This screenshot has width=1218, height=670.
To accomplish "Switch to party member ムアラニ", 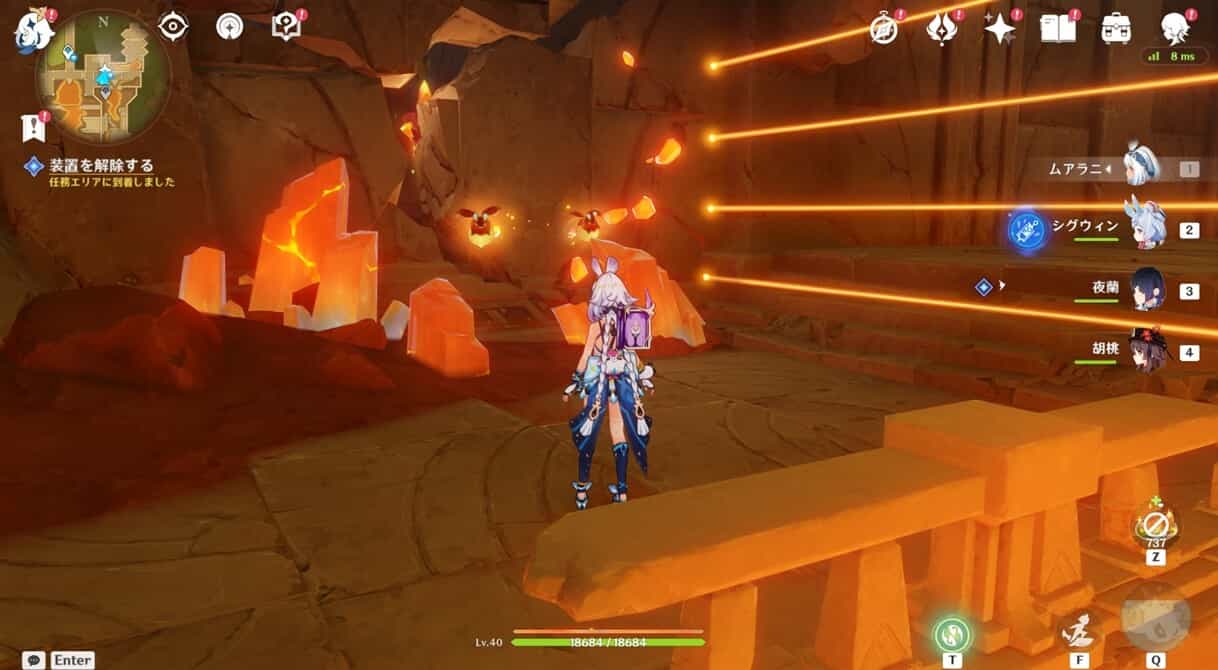I will click(1142, 169).
